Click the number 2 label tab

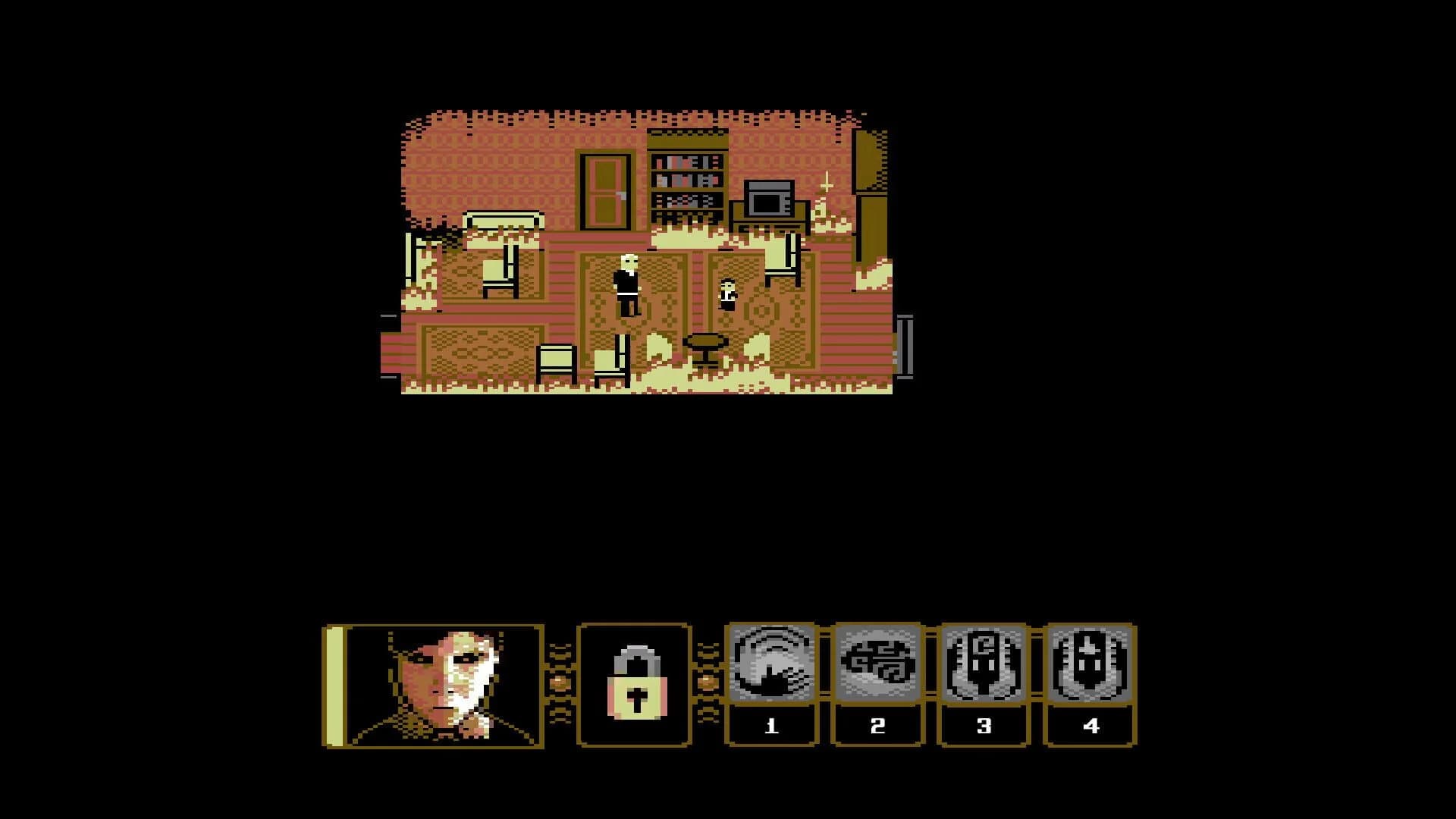pyautogui.click(x=877, y=724)
